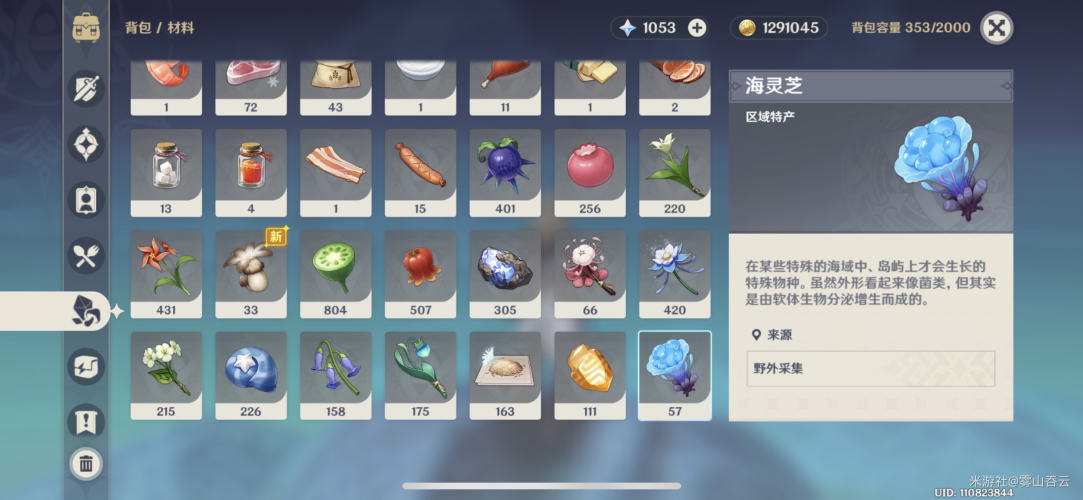This screenshot has height=500, width=1083.
Task: Select the sugar jar with 13
Action: click(x=166, y=172)
